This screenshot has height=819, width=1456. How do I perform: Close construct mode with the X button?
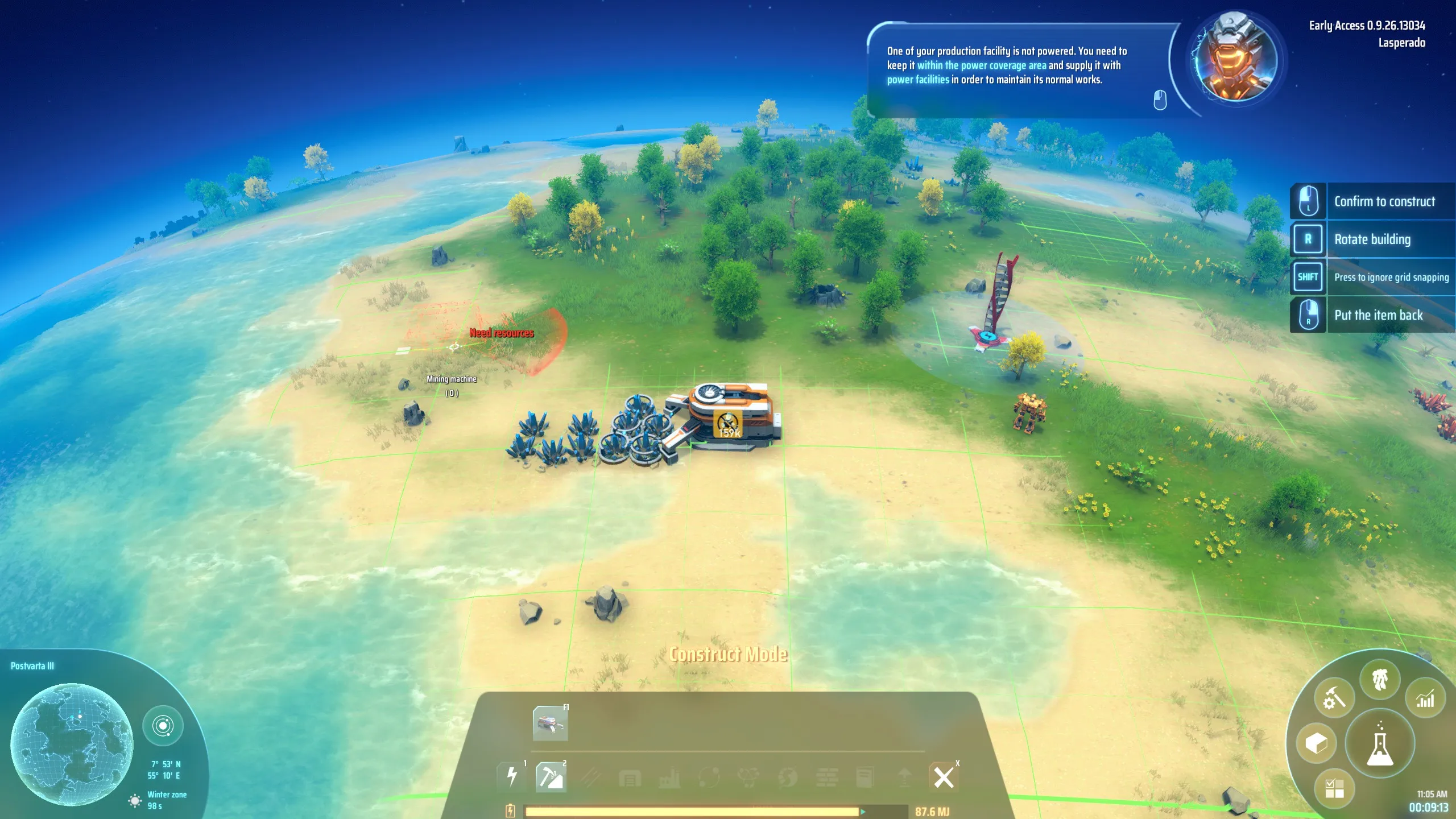click(x=944, y=777)
